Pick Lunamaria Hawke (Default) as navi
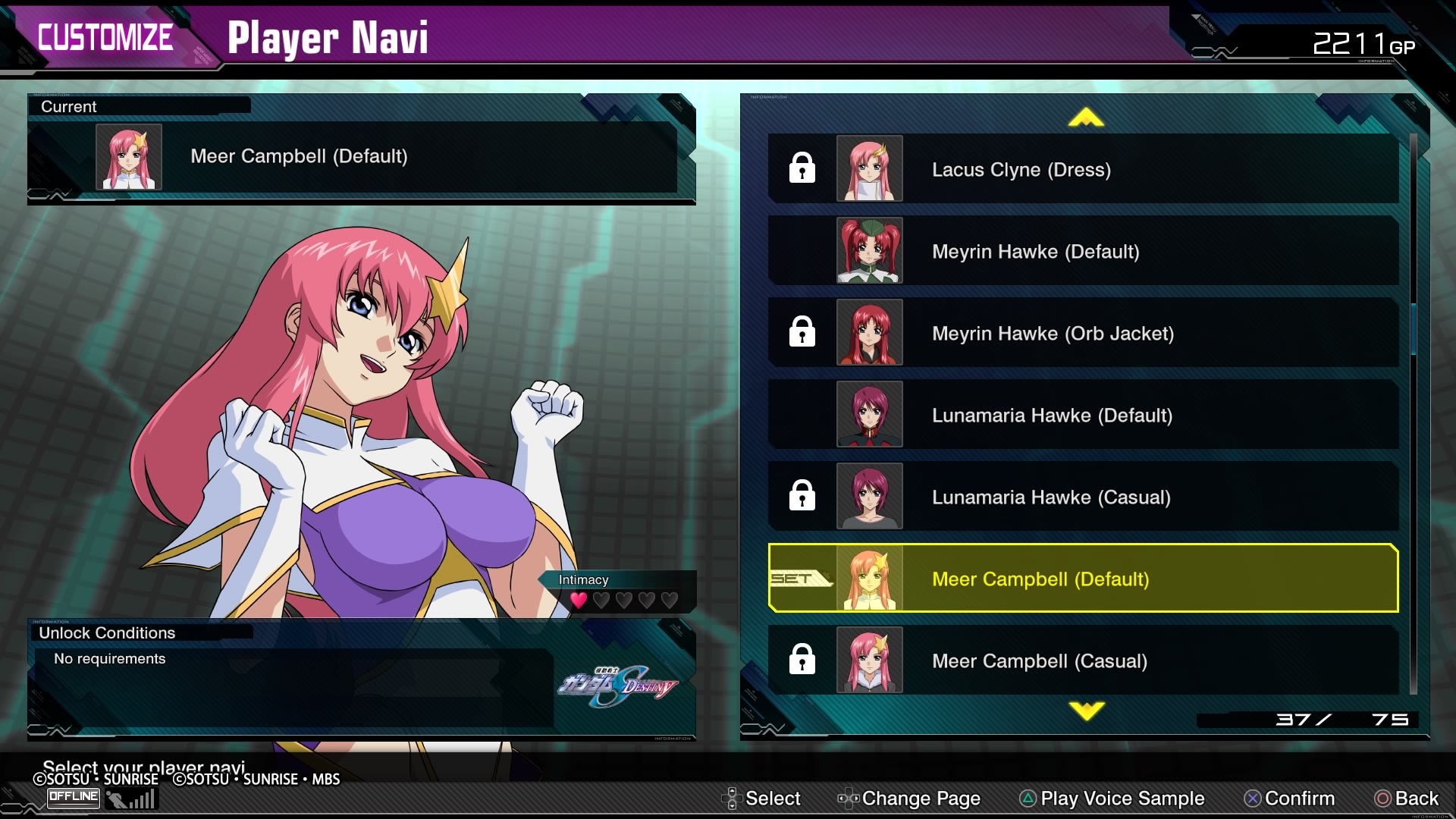 [x=1083, y=415]
